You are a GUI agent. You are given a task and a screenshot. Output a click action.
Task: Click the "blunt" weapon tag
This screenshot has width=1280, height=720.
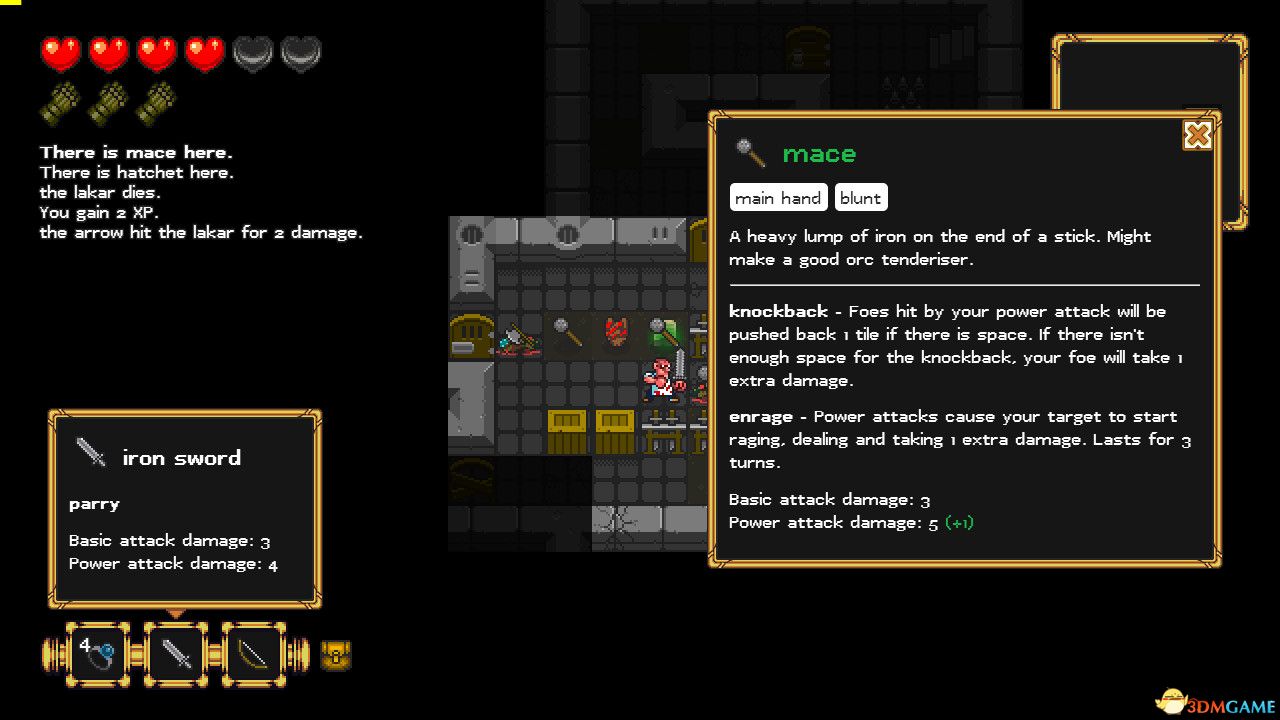pos(860,198)
